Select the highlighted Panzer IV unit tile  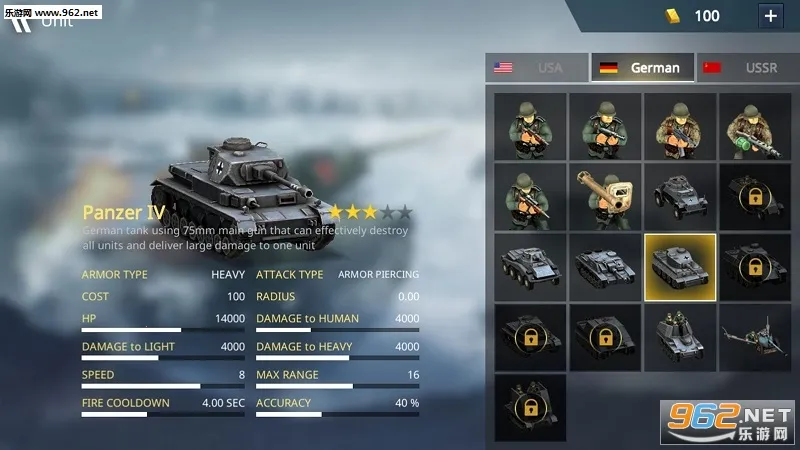click(680, 267)
